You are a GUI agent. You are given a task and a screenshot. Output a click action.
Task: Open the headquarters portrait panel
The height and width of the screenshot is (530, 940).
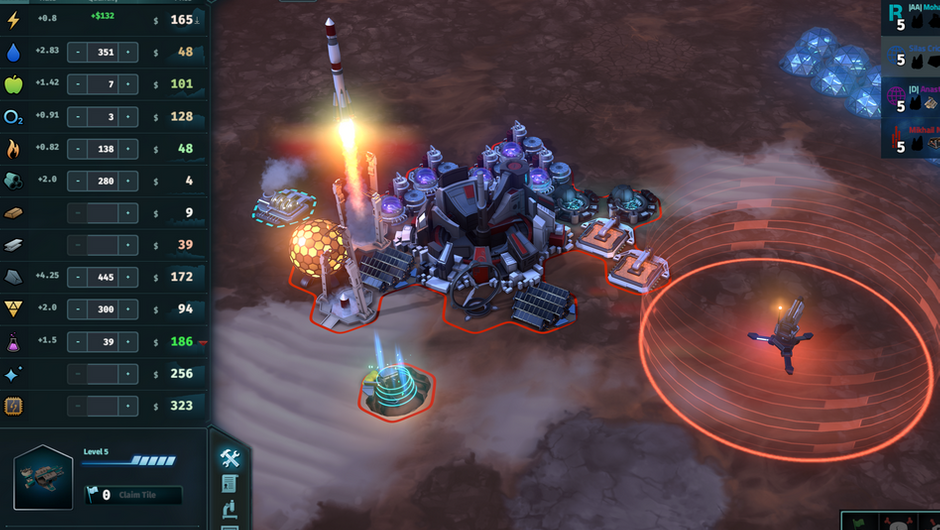coord(44,477)
